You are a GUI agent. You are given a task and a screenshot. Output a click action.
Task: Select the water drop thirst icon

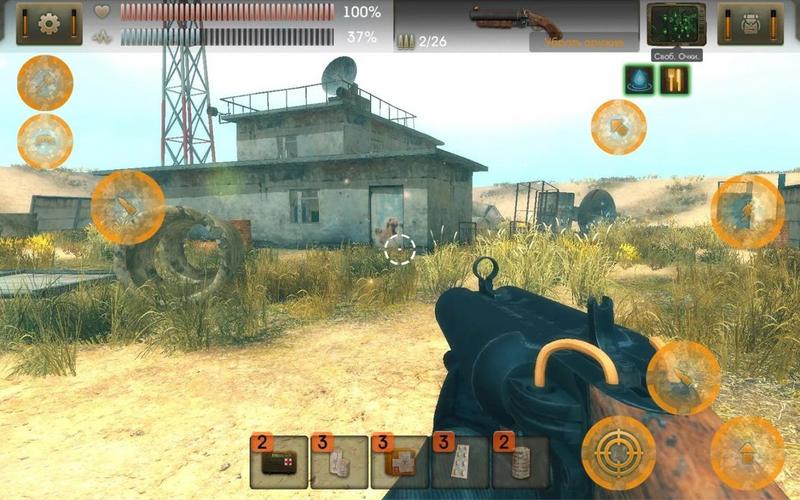639,80
